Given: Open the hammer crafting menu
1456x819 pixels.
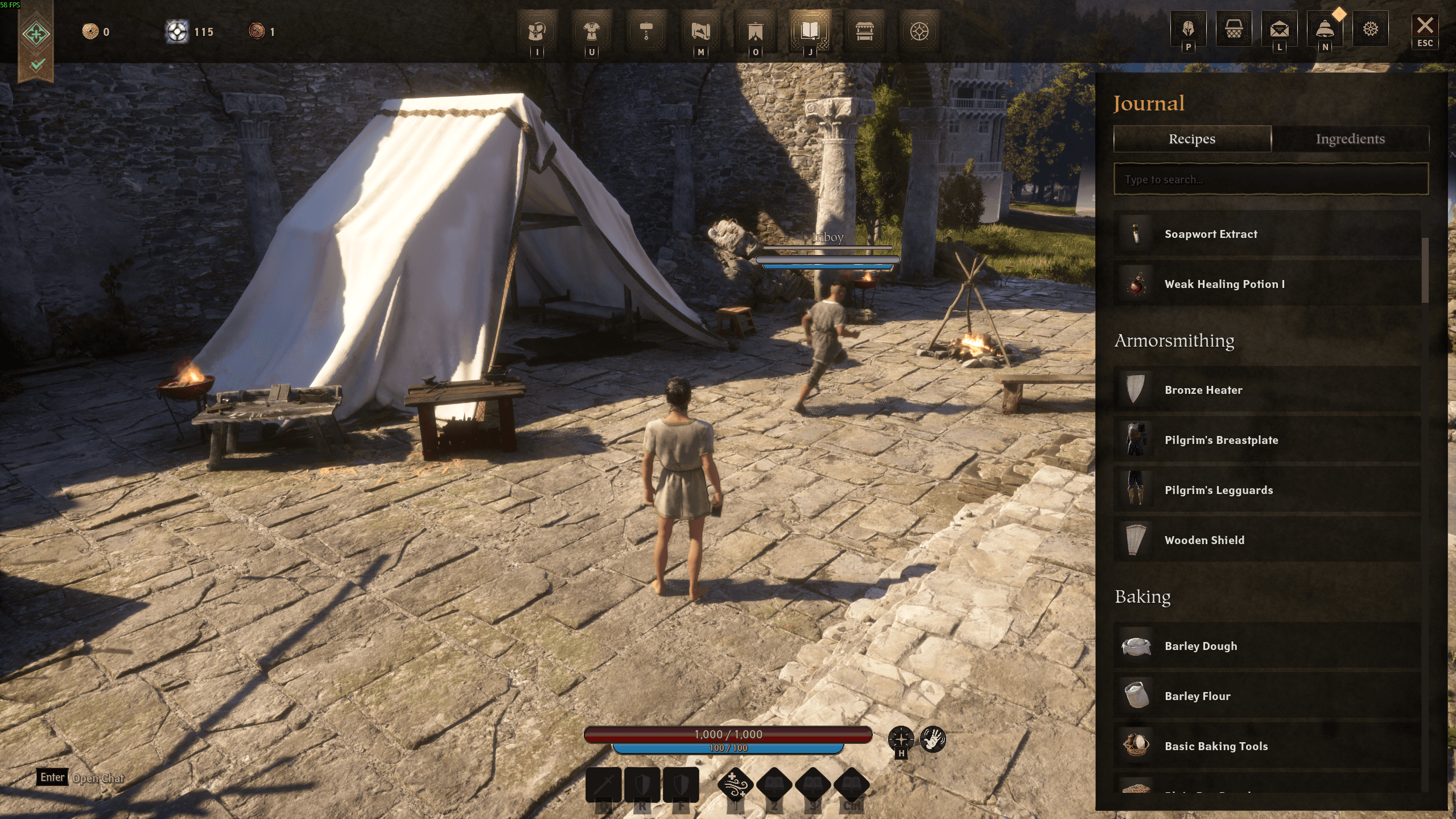Looking at the screenshot, I should pyautogui.click(x=646, y=31).
